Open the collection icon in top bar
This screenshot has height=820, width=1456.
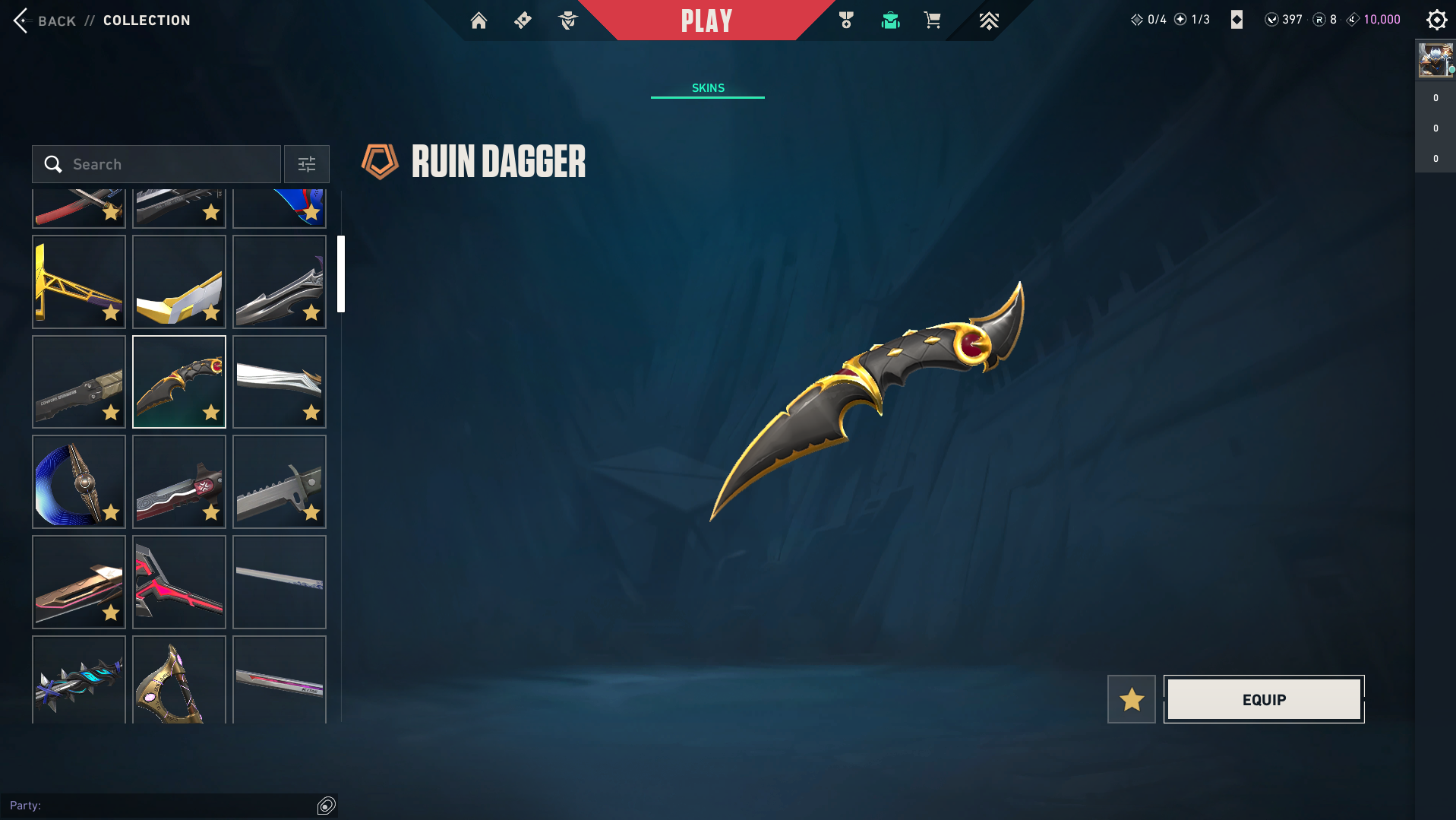890,21
